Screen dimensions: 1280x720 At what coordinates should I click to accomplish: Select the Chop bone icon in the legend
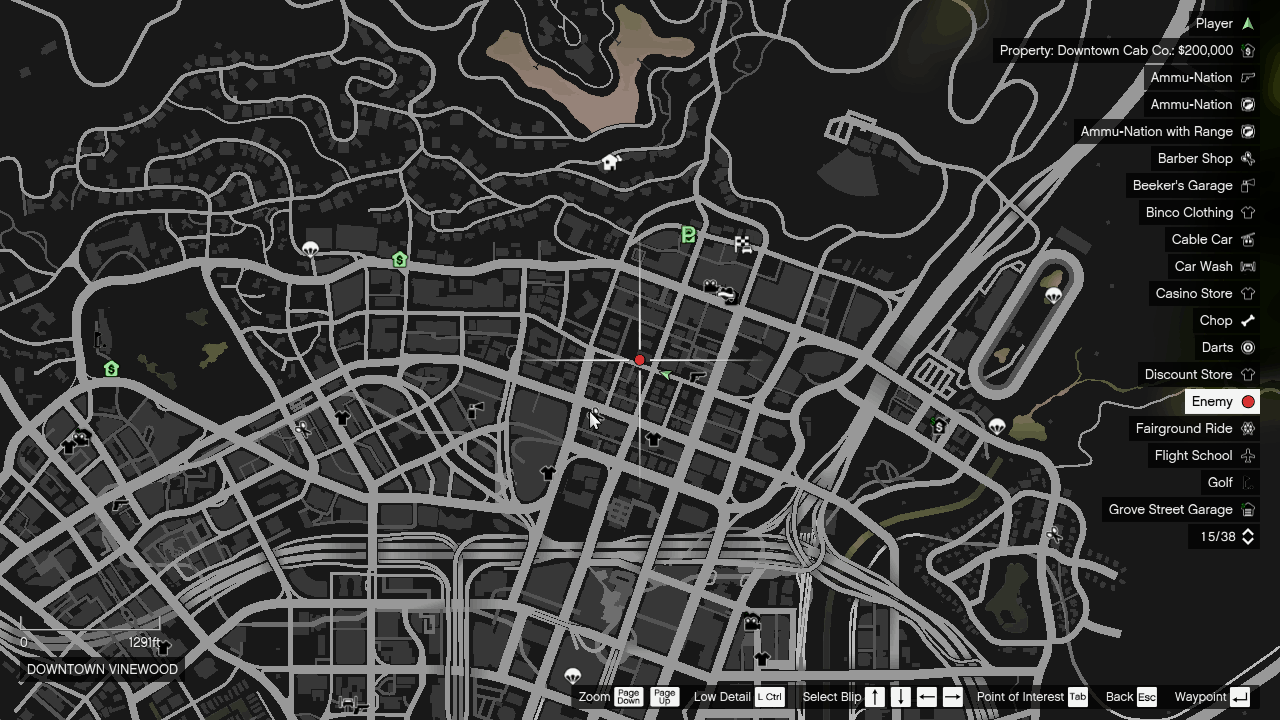(1247, 320)
